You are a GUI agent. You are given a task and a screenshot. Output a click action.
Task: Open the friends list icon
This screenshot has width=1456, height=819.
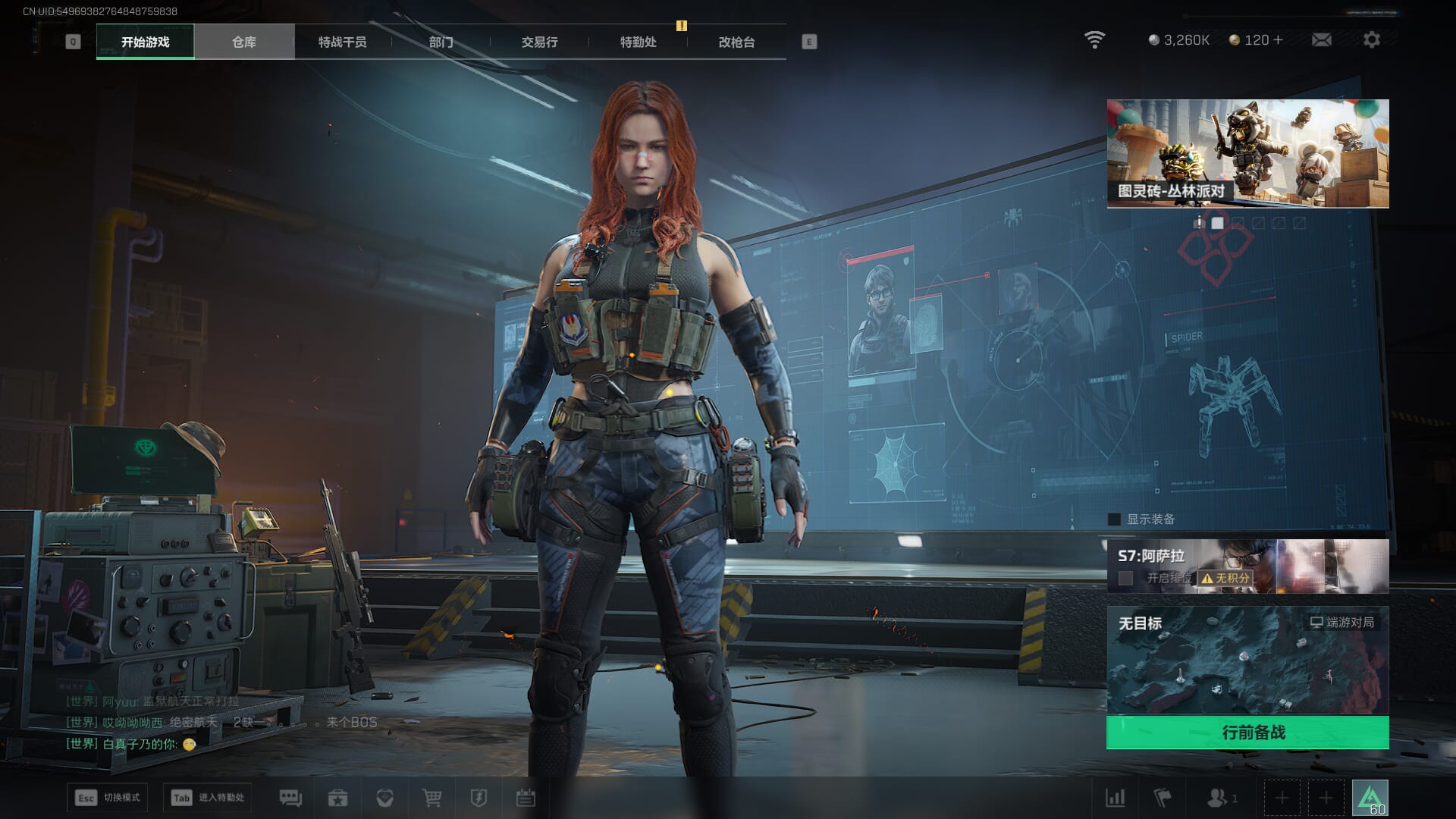pyautogui.click(x=1218, y=798)
